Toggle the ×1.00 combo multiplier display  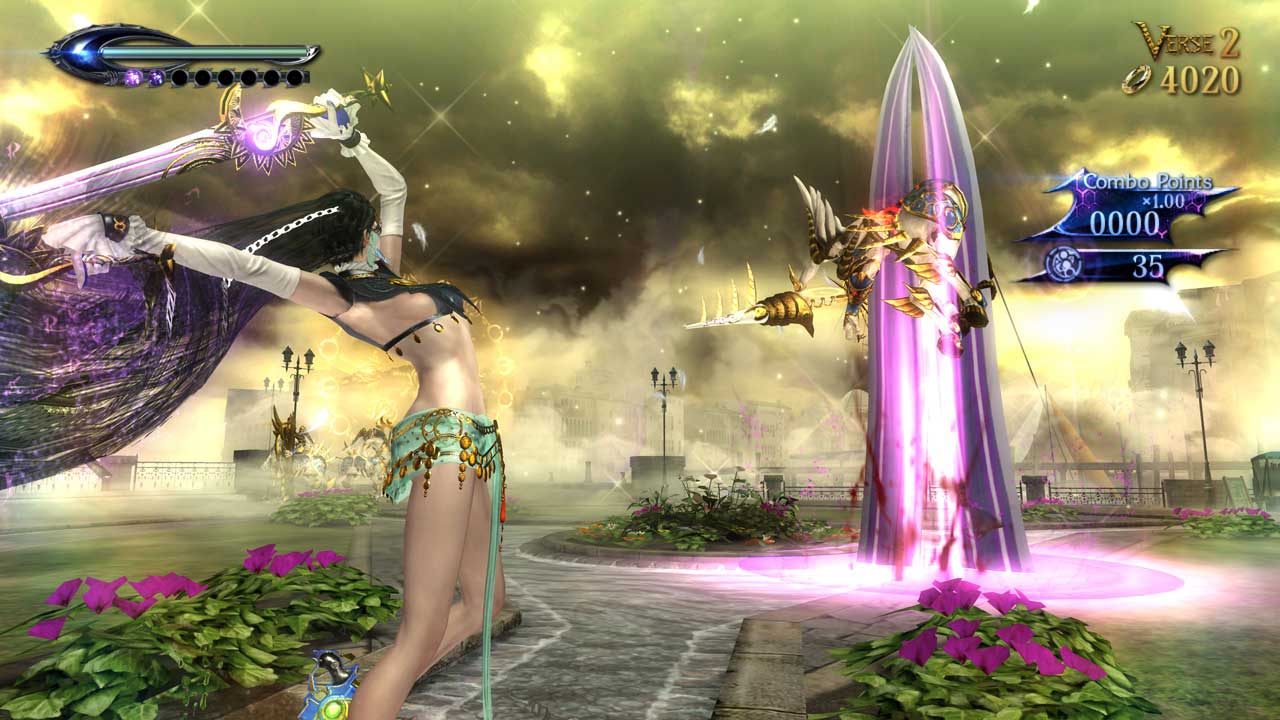[x=1163, y=201]
